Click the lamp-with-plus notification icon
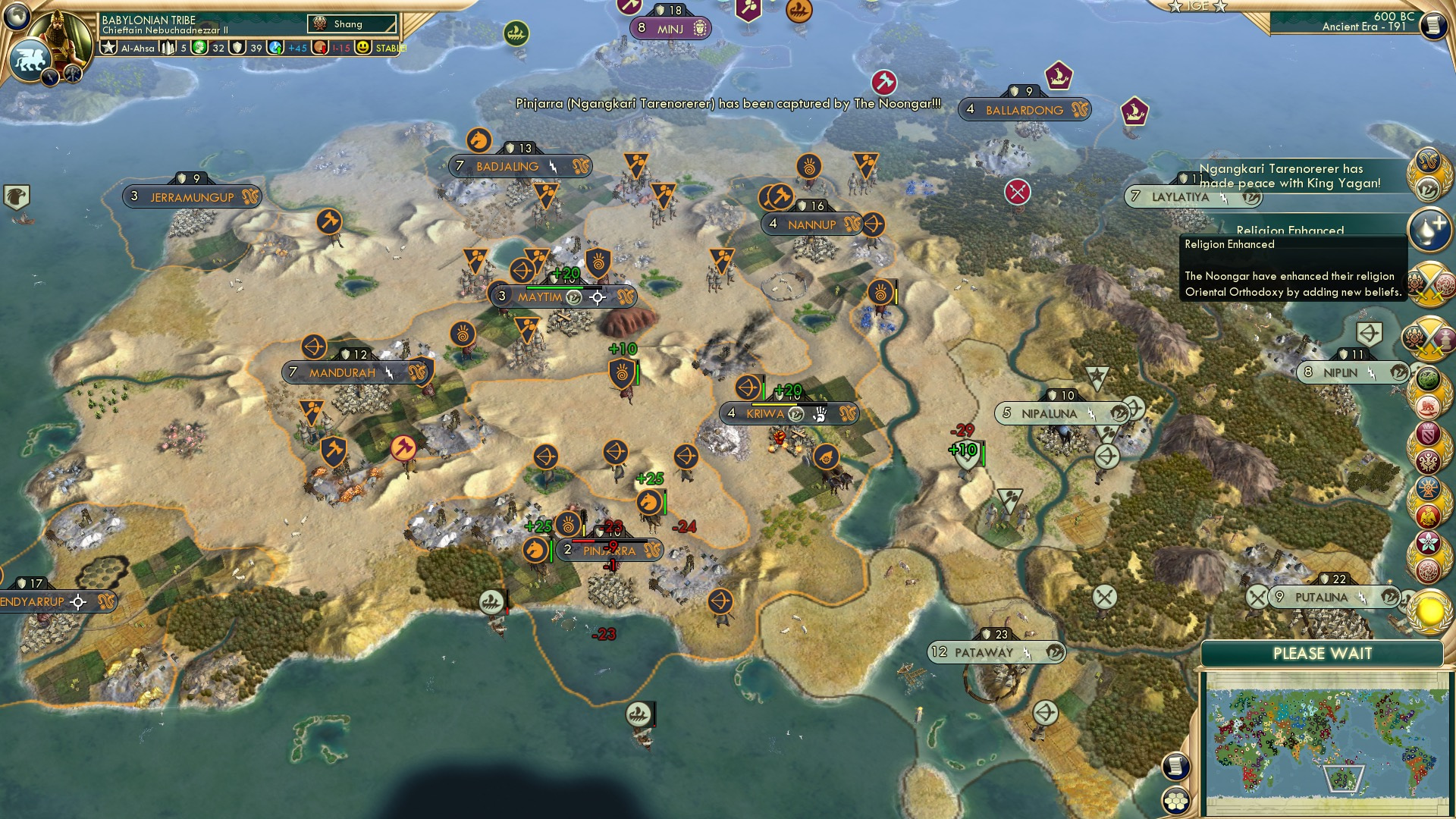Viewport: 1456px width, 819px height. (1429, 230)
